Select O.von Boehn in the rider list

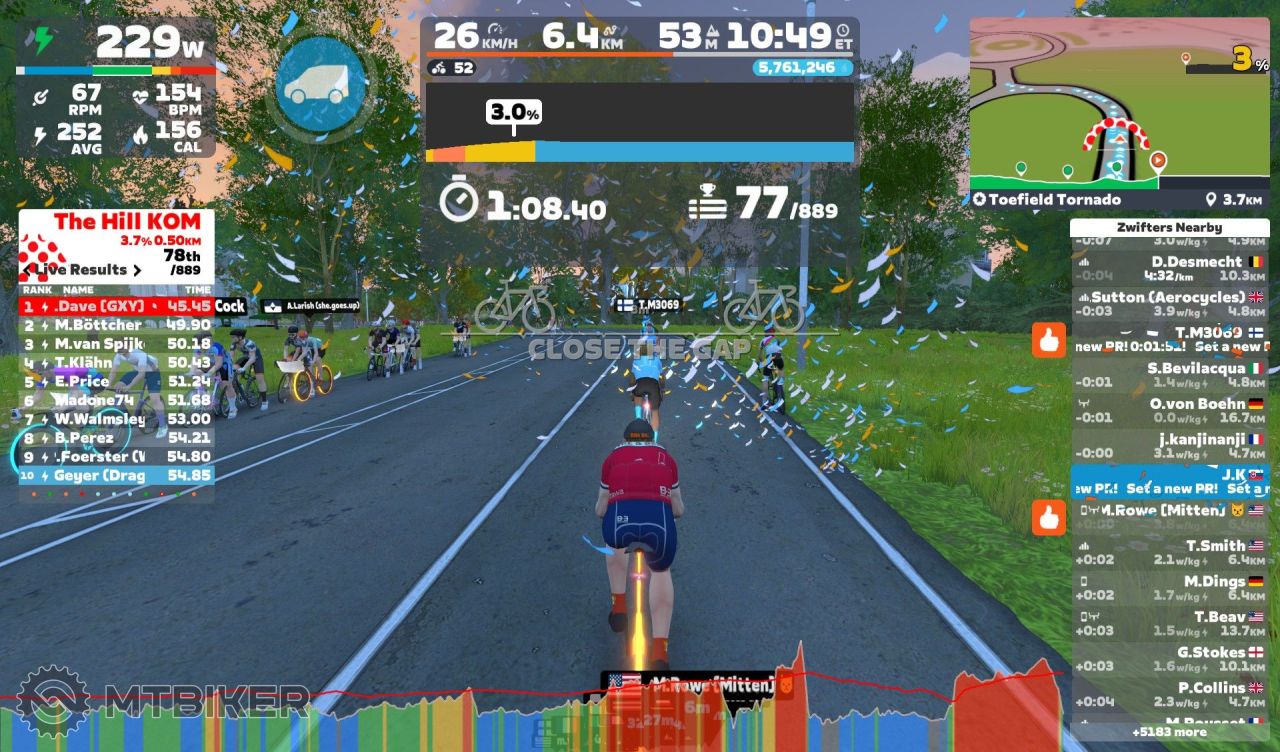1168,410
